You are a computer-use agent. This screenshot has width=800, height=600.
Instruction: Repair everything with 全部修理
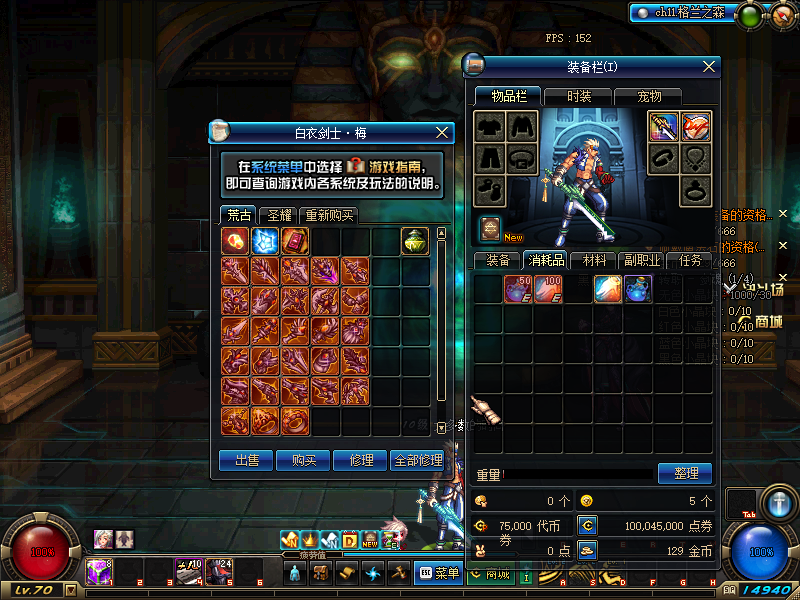click(x=417, y=460)
